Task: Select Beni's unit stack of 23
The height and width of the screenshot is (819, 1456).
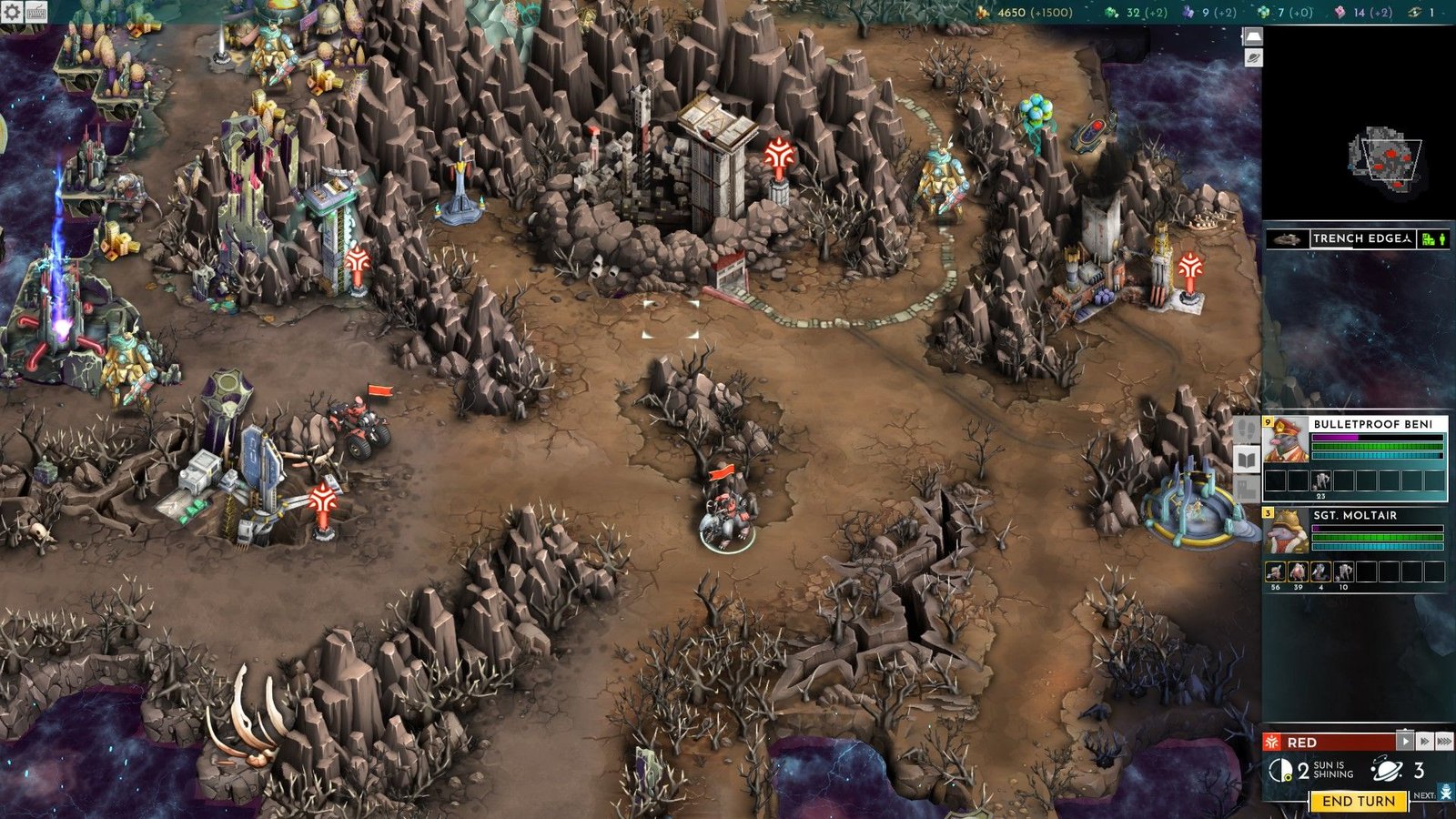Action: click(x=1320, y=480)
